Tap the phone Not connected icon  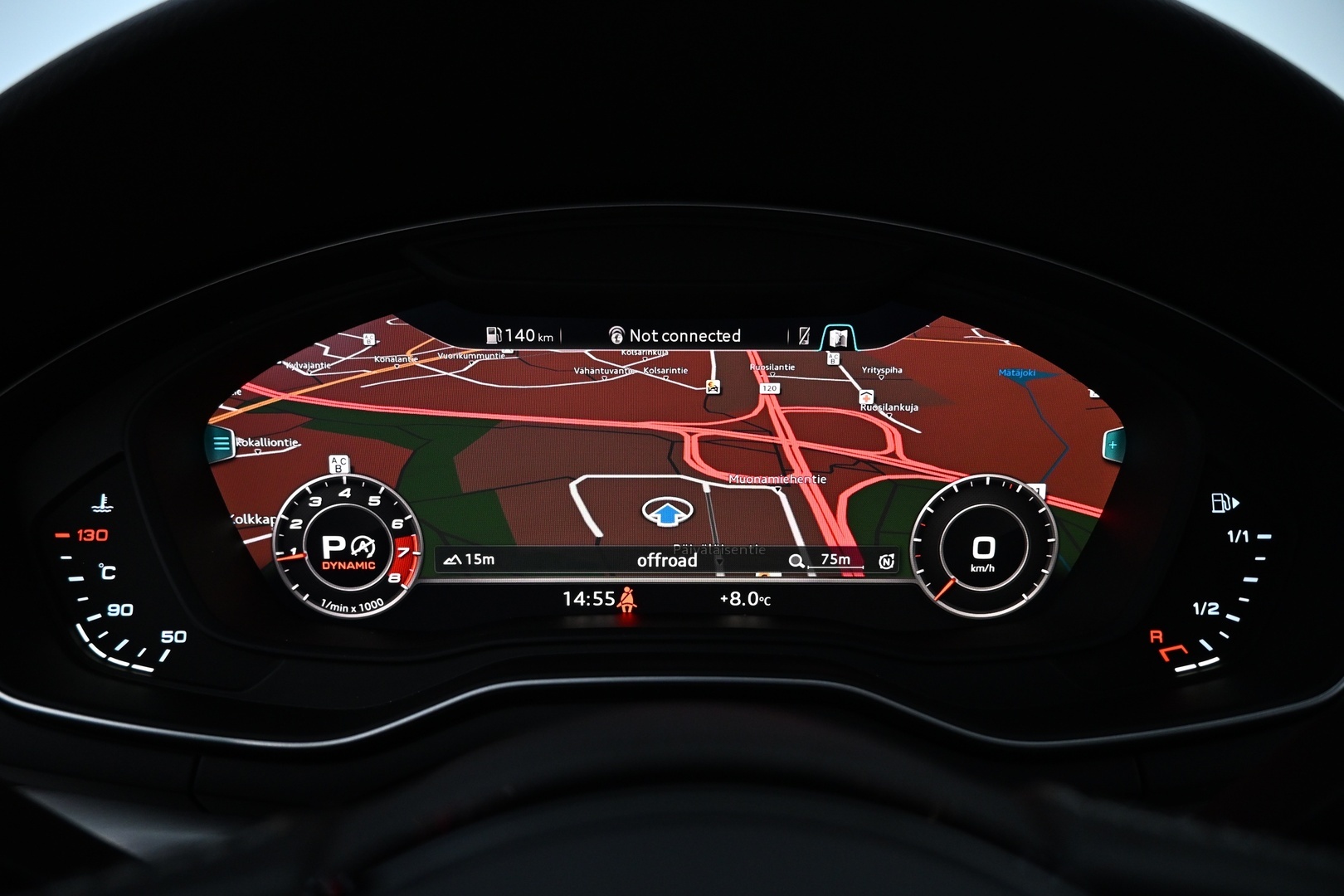click(618, 335)
